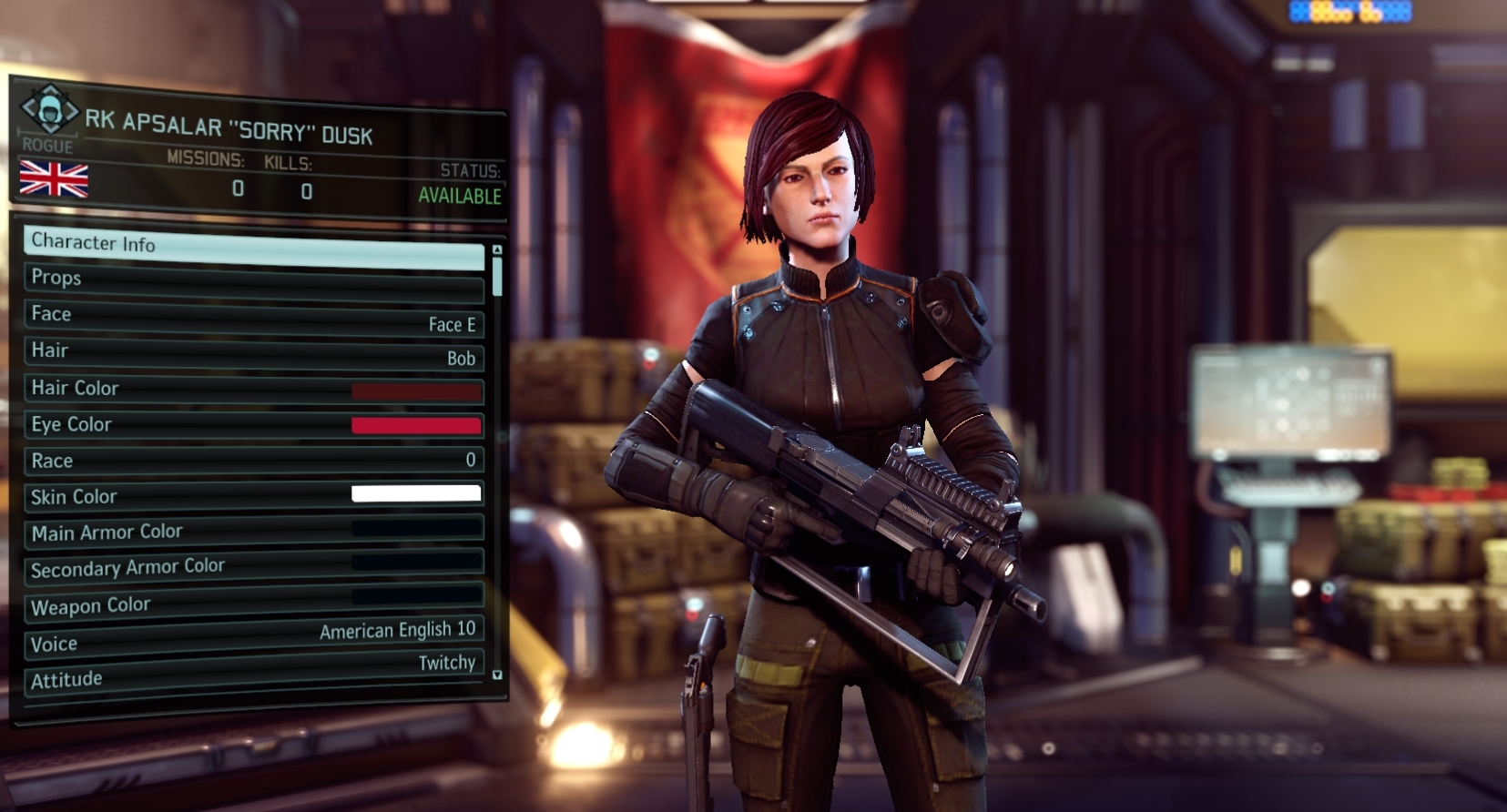The height and width of the screenshot is (812, 1507).
Task: Click the AVAILABLE status text
Action: 458,194
